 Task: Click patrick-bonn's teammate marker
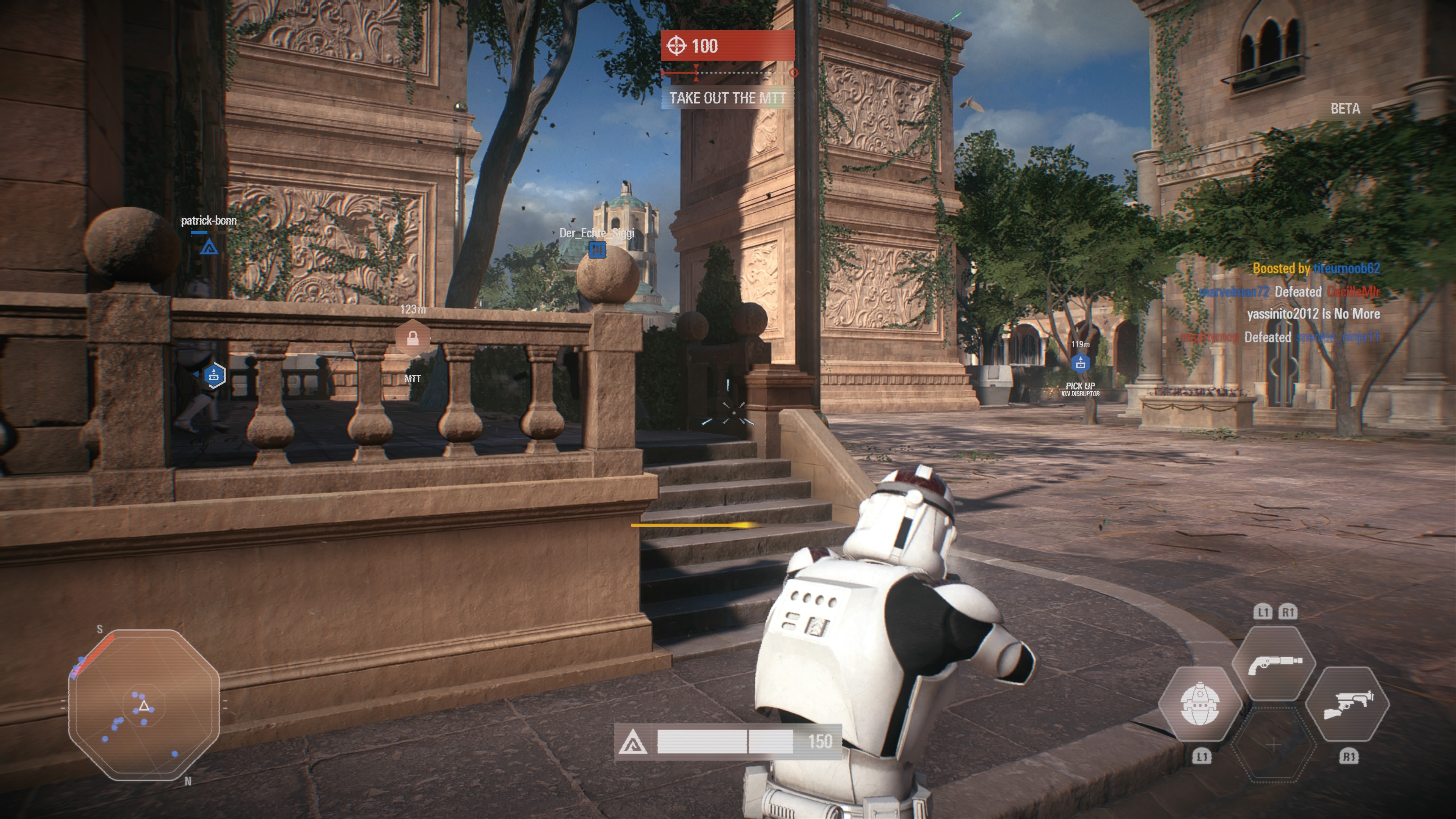pyautogui.click(x=209, y=246)
